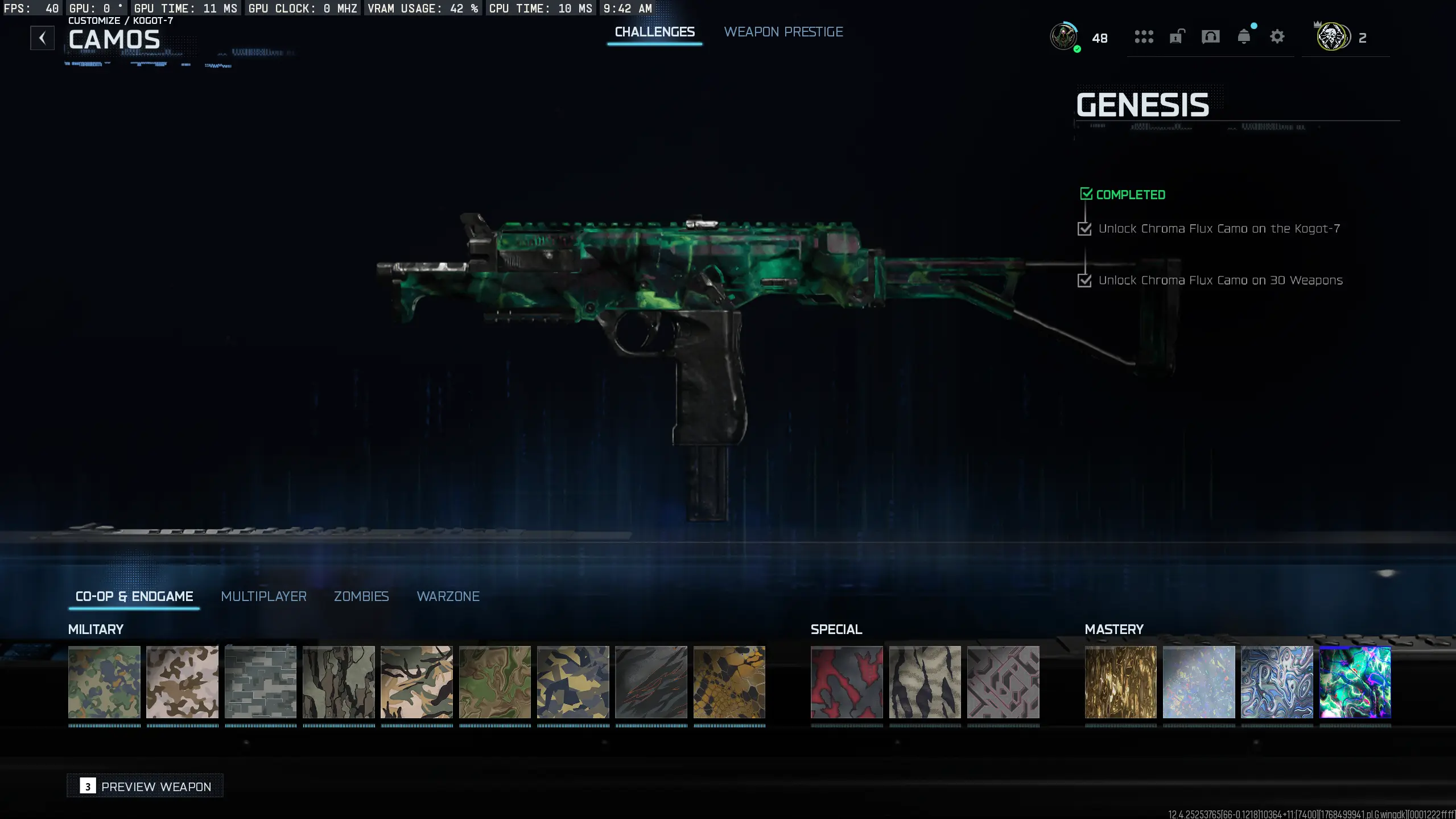Click the PREVIEW WEAPON button

145,786
